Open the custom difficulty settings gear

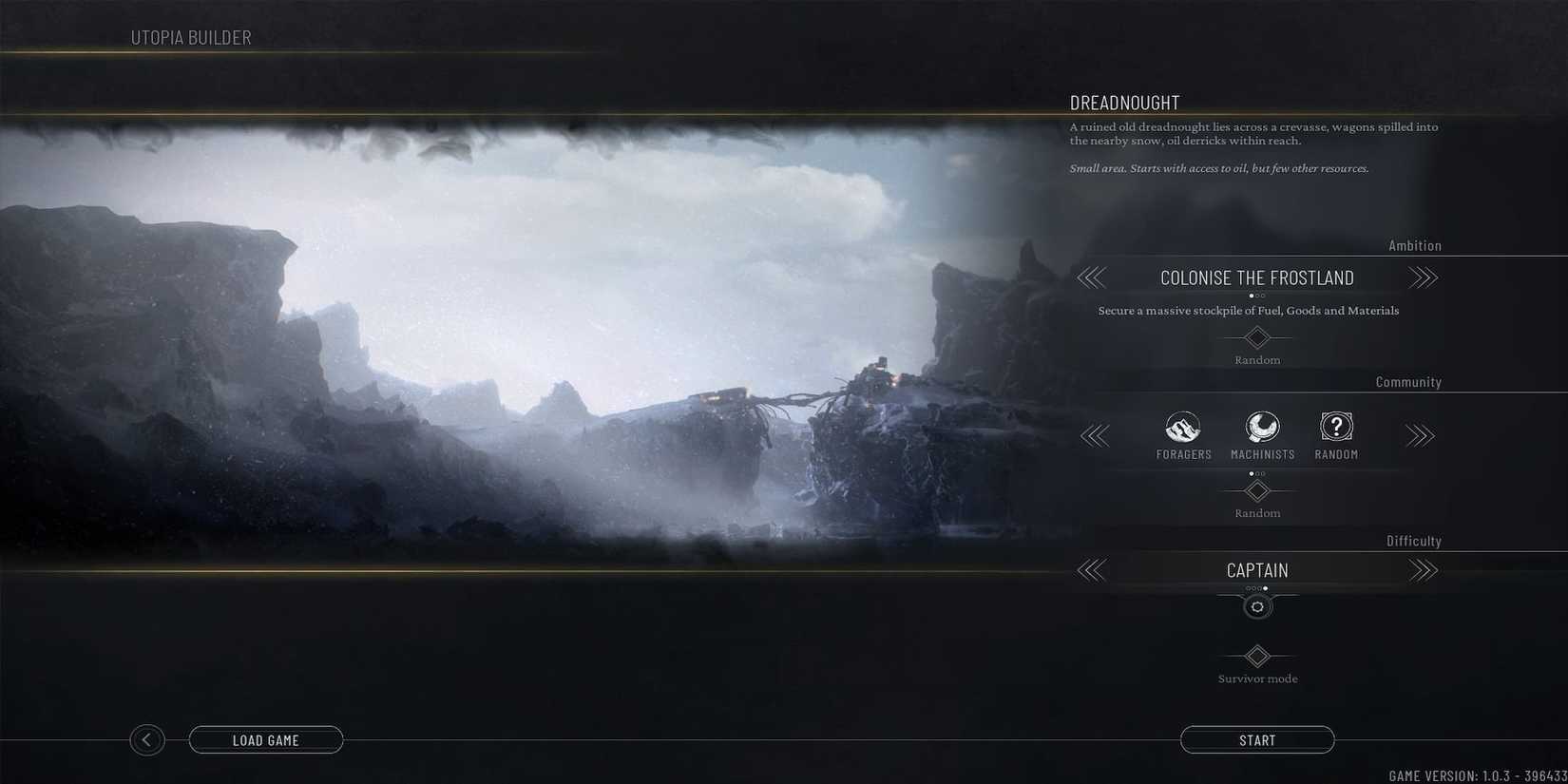[x=1257, y=606]
